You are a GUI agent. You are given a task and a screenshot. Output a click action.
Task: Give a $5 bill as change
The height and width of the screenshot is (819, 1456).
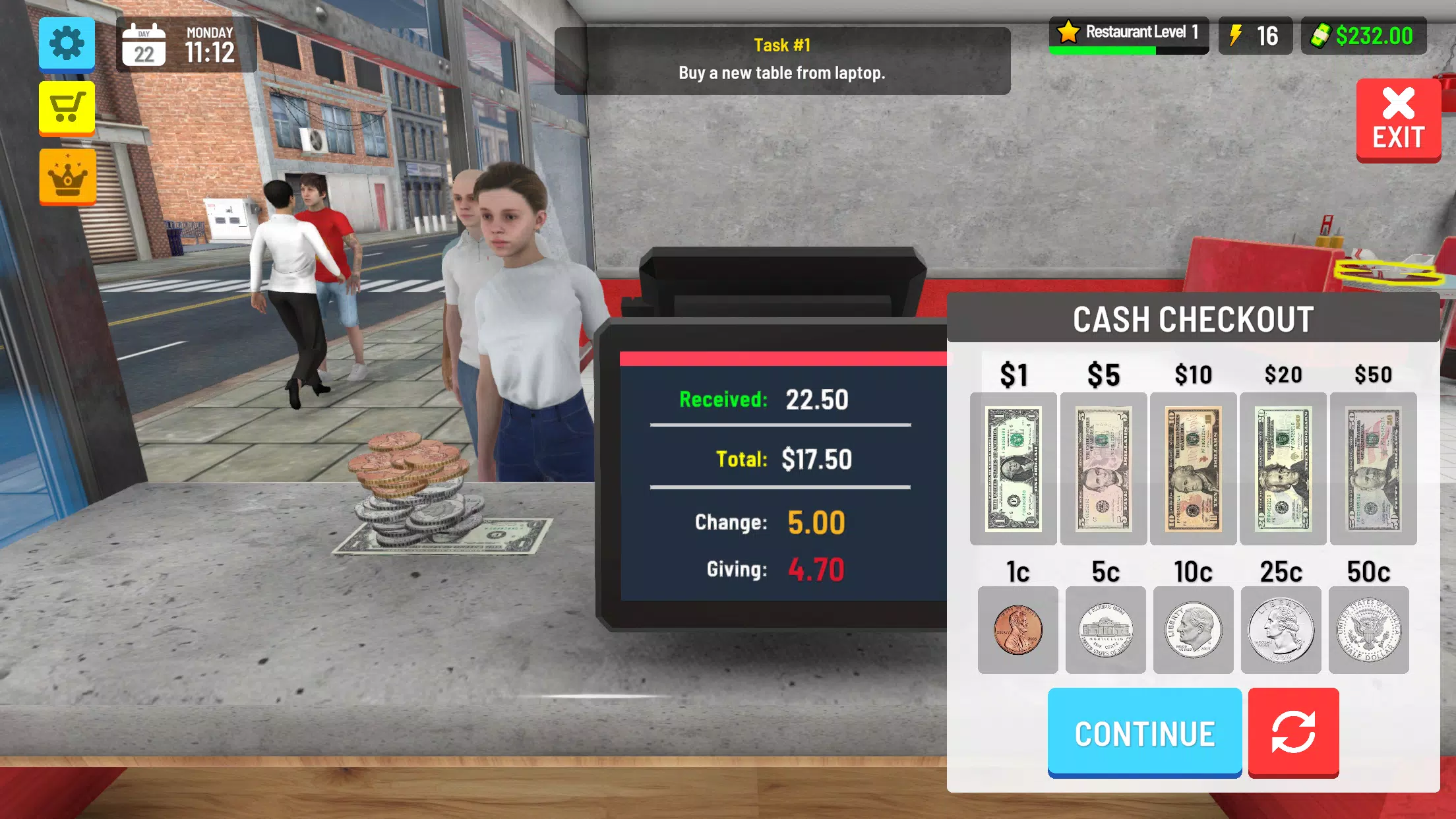point(1103,470)
